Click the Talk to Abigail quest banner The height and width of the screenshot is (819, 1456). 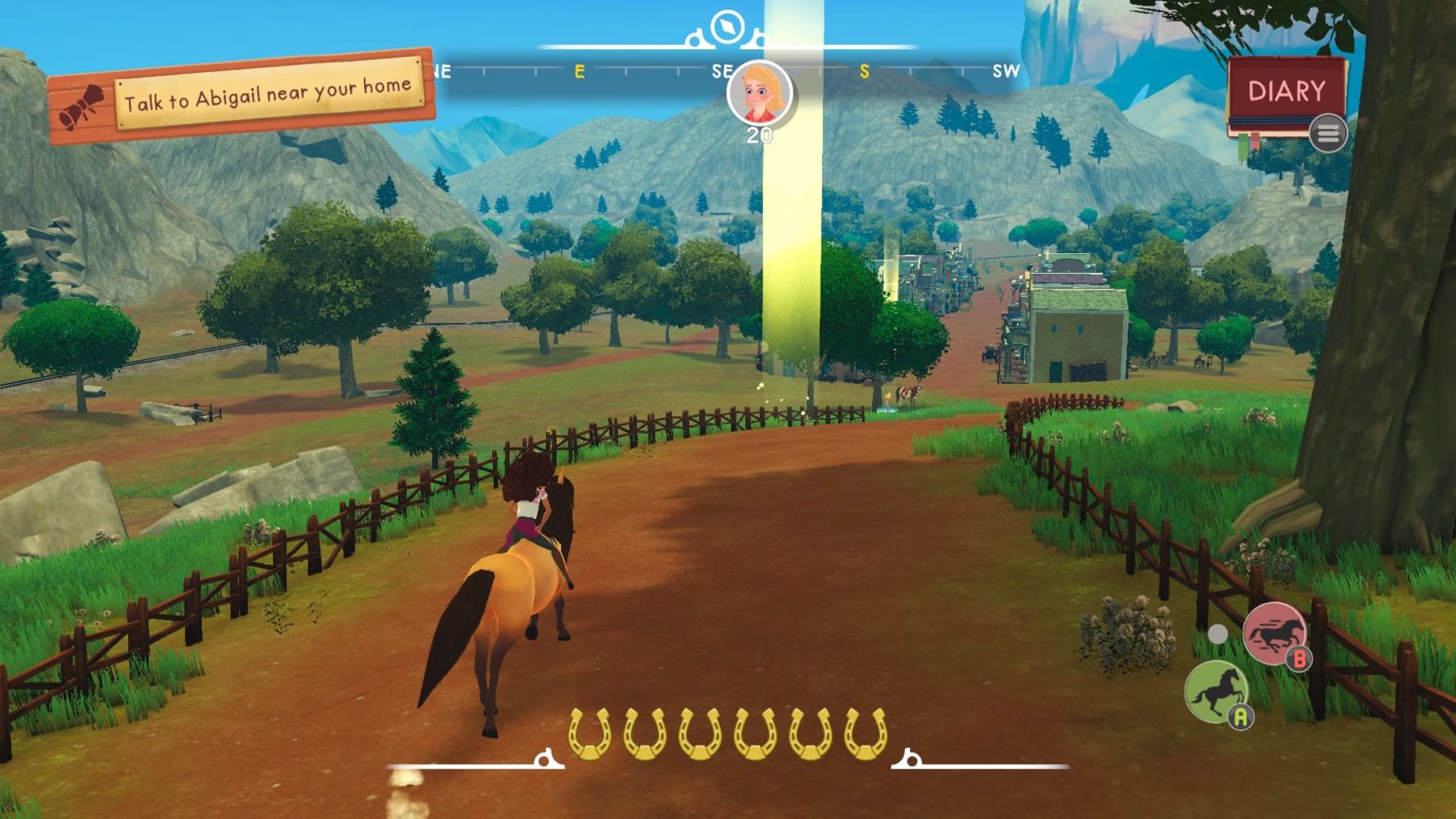(x=244, y=95)
